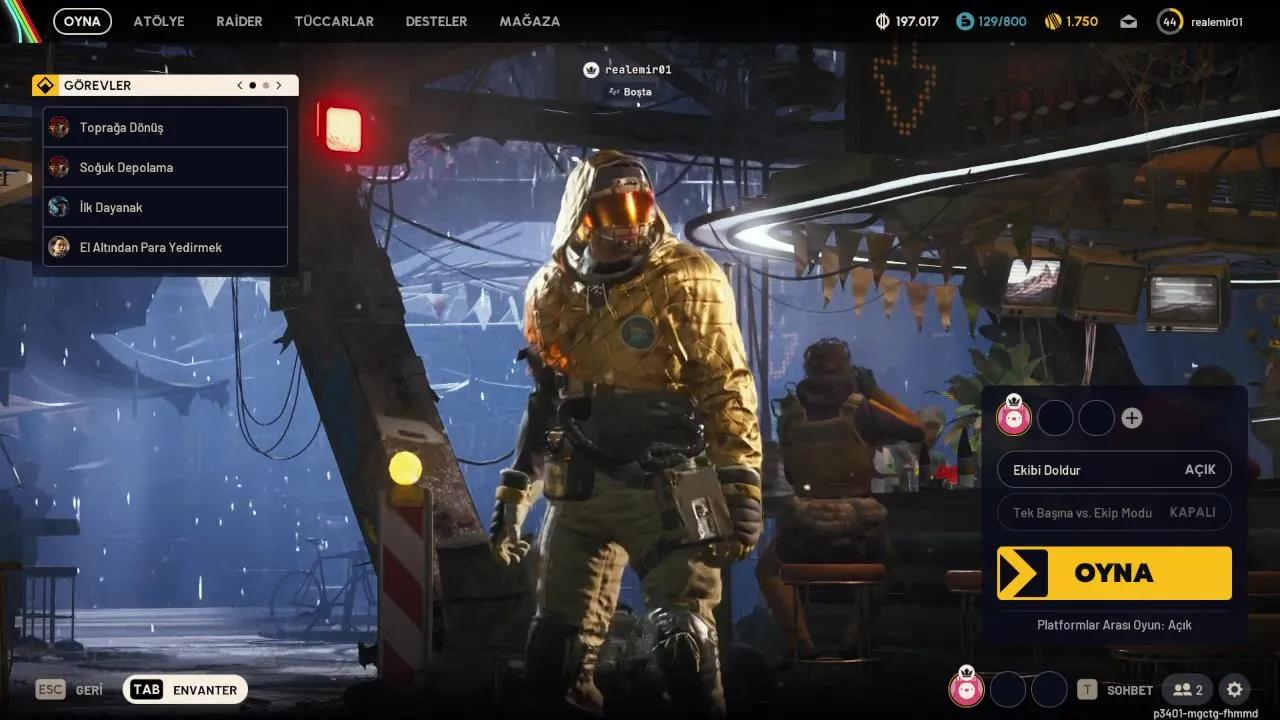This screenshot has height=720, width=1280.
Task: Check the mail inbox icon
Action: (x=1128, y=20)
